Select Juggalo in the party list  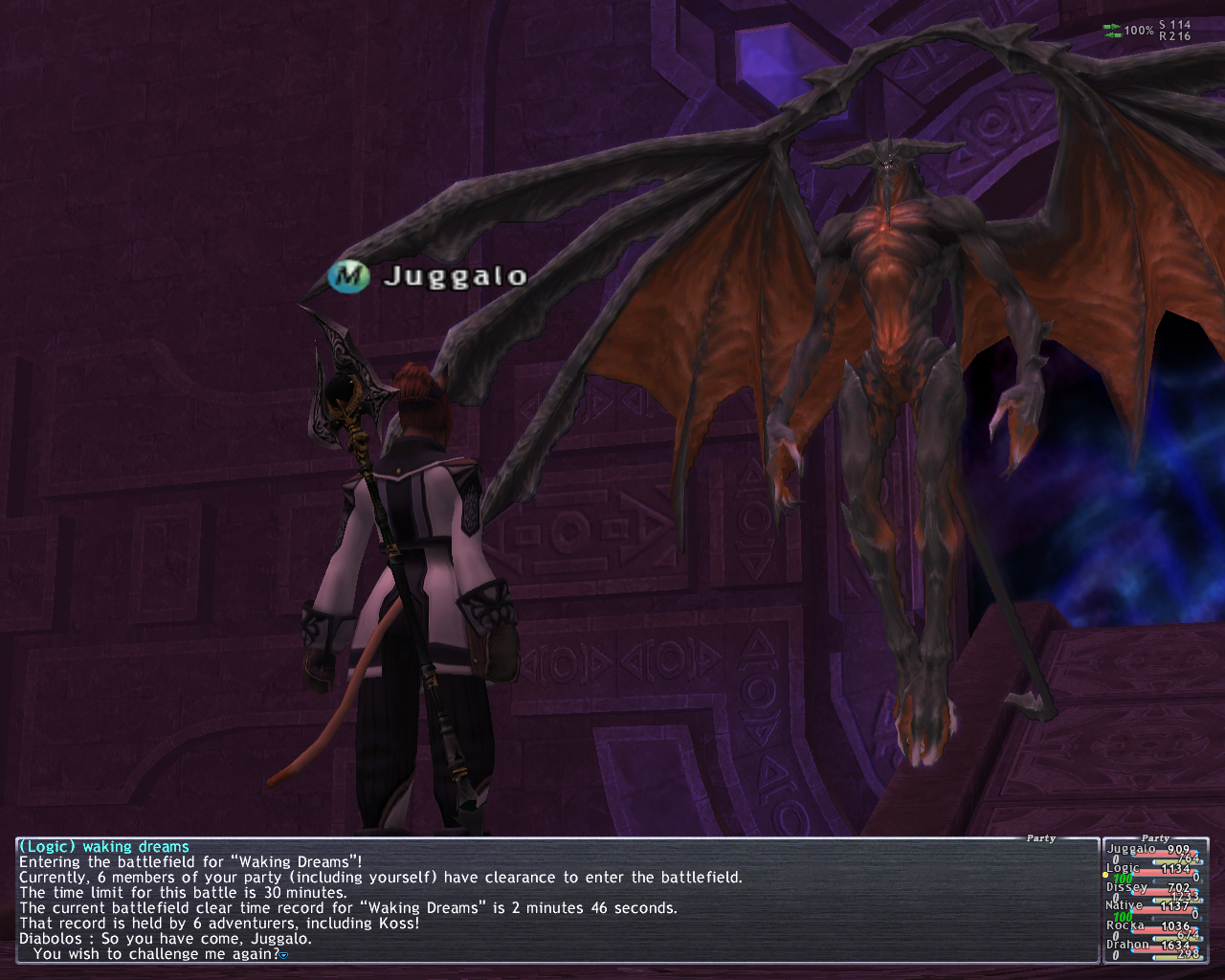(1131, 849)
